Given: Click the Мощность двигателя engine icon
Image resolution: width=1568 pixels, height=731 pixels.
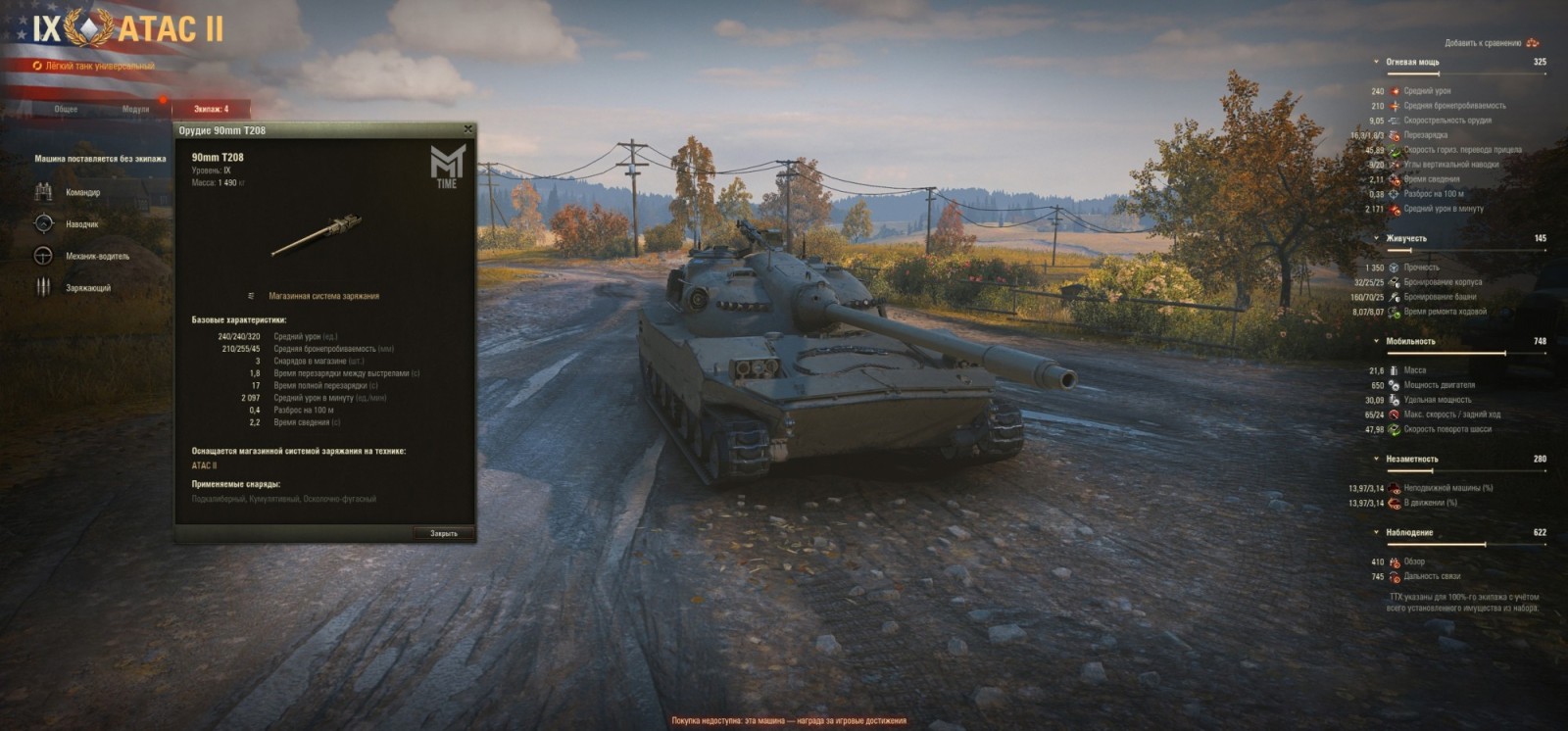Looking at the screenshot, I should (1396, 386).
